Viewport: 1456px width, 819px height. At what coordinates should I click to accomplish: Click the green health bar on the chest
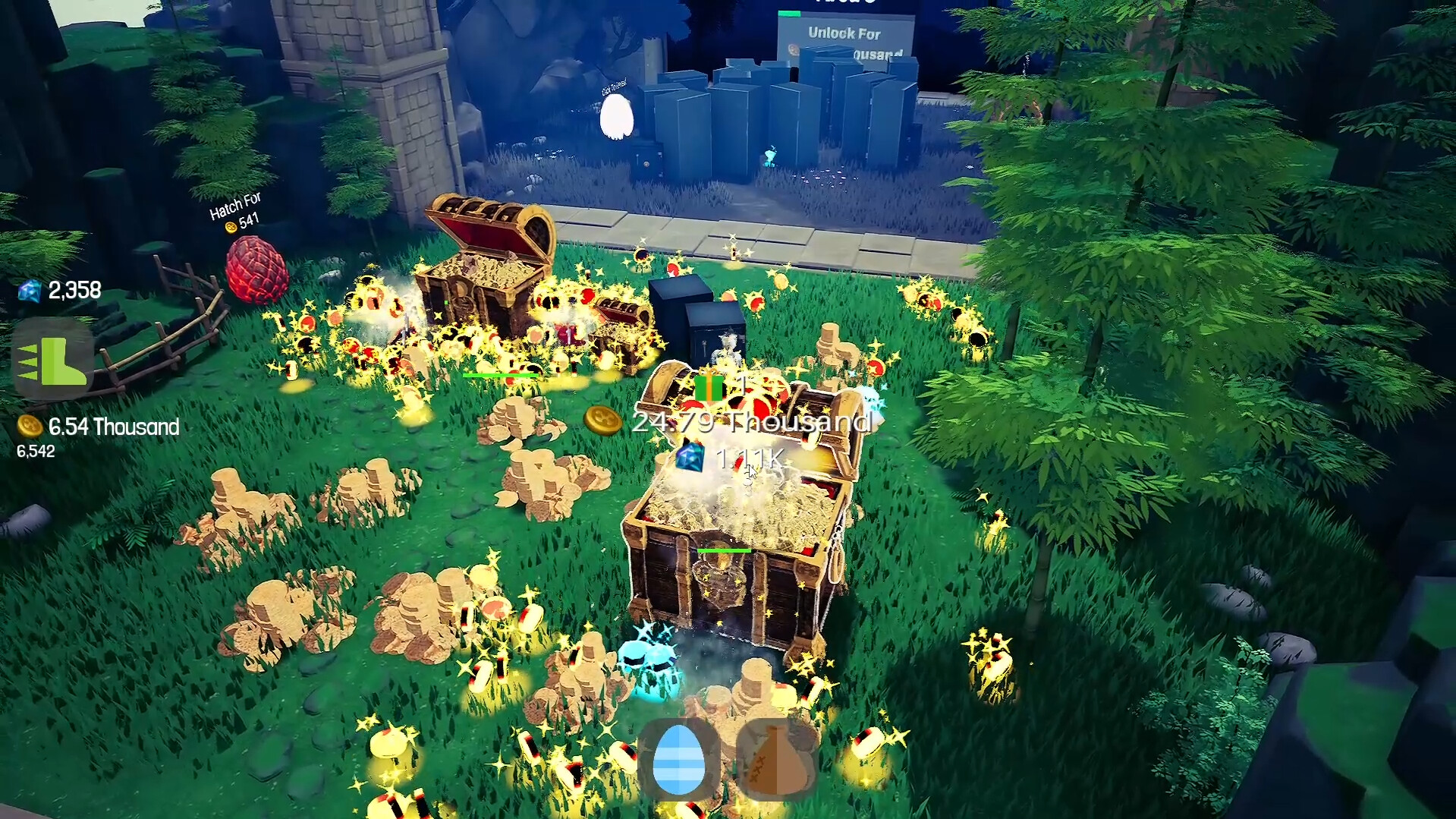(x=725, y=549)
